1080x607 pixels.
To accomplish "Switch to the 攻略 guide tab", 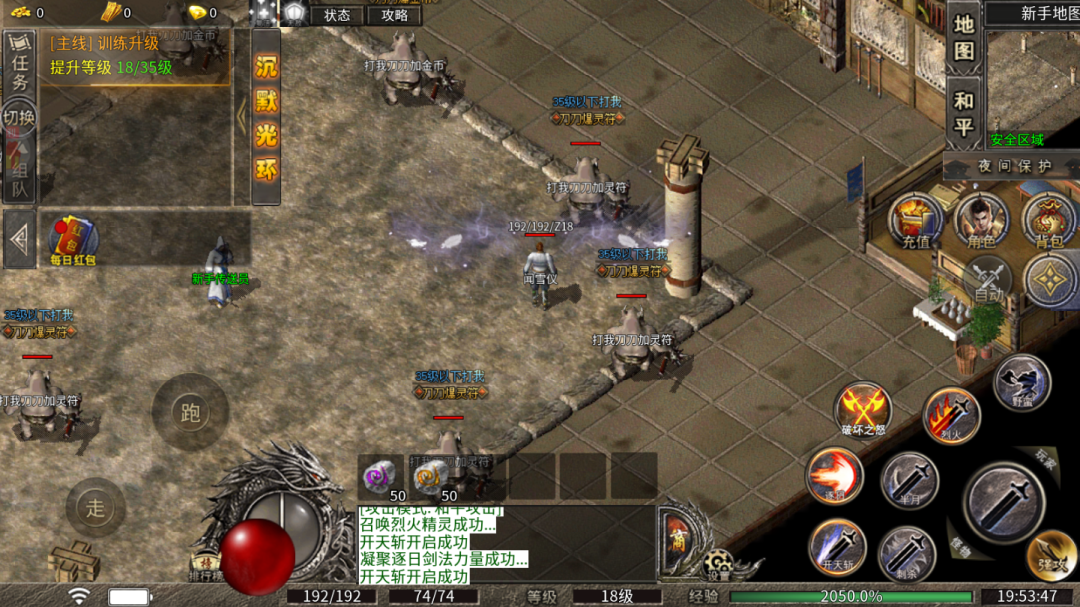I will point(395,15).
